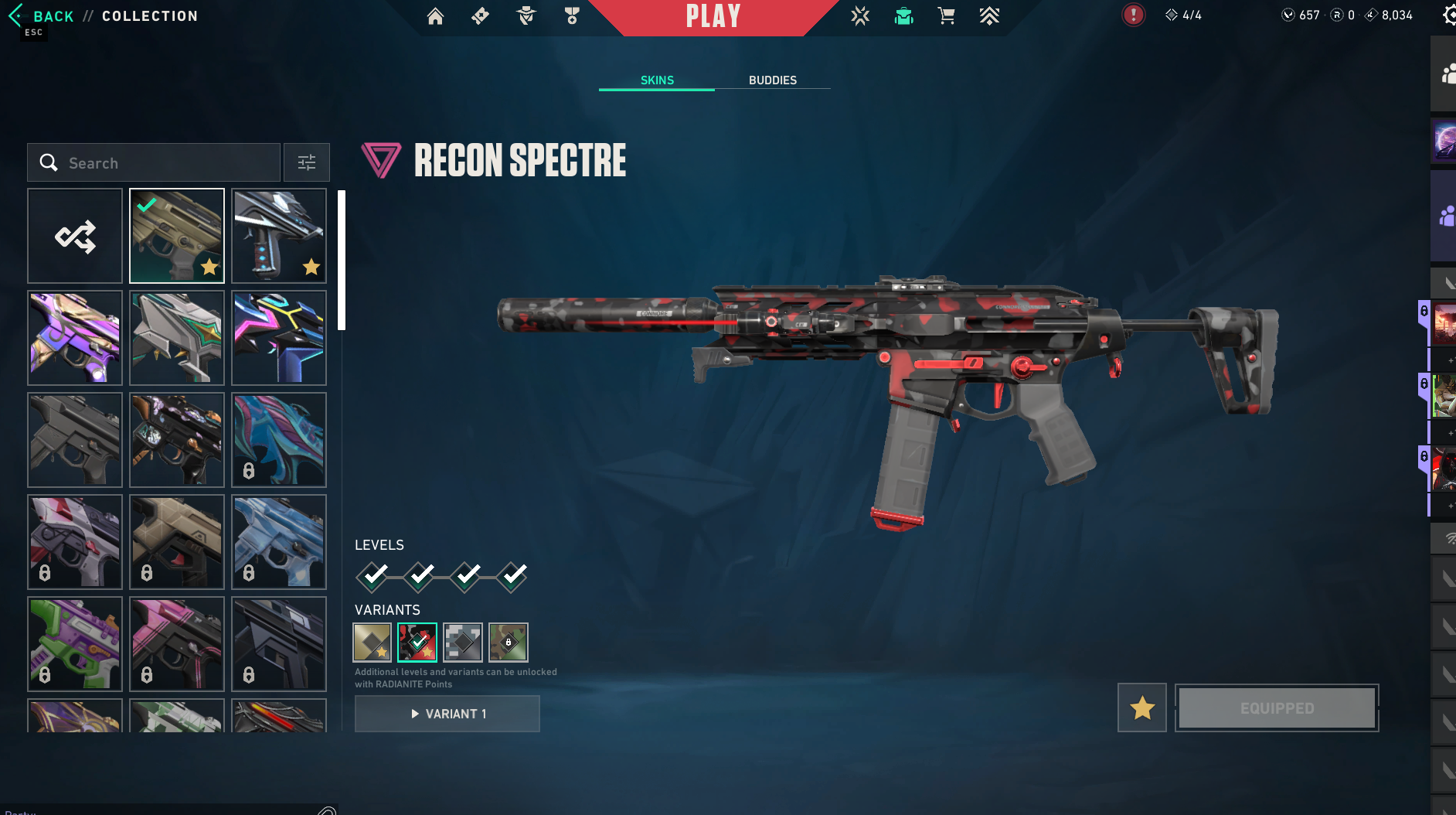Select the tan Recon Spectre skin thumbnail
This screenshot has width=1456, height=815.
tap(177, 236)
